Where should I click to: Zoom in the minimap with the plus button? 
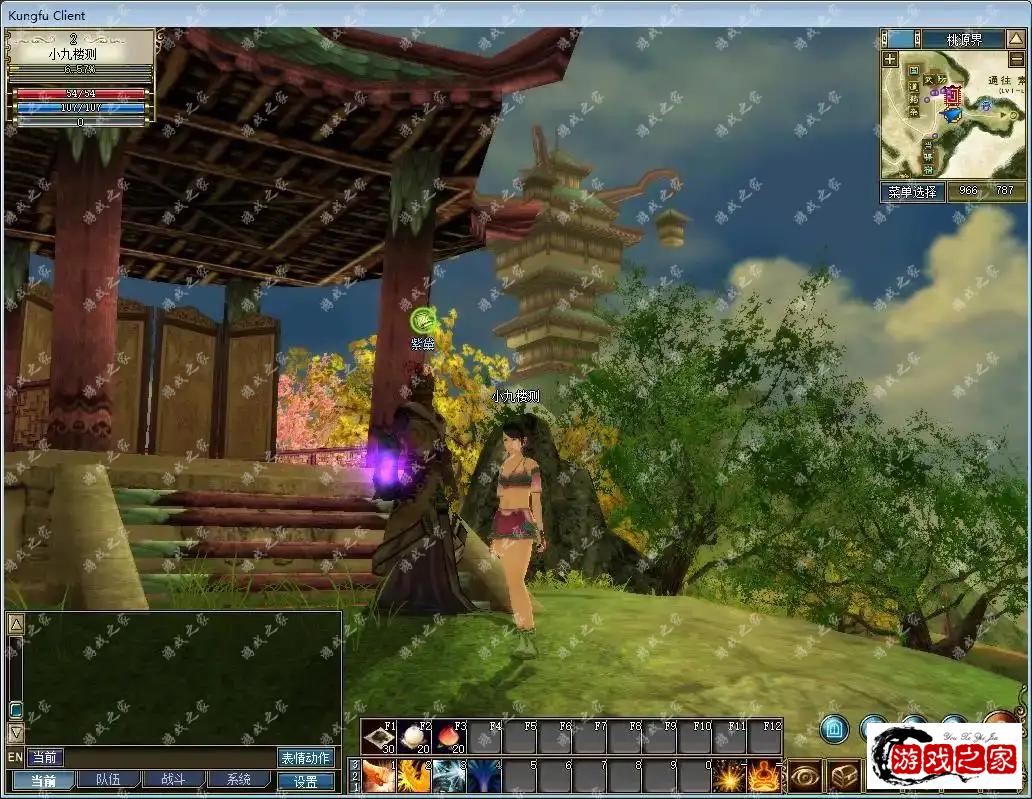click(890, 60)
